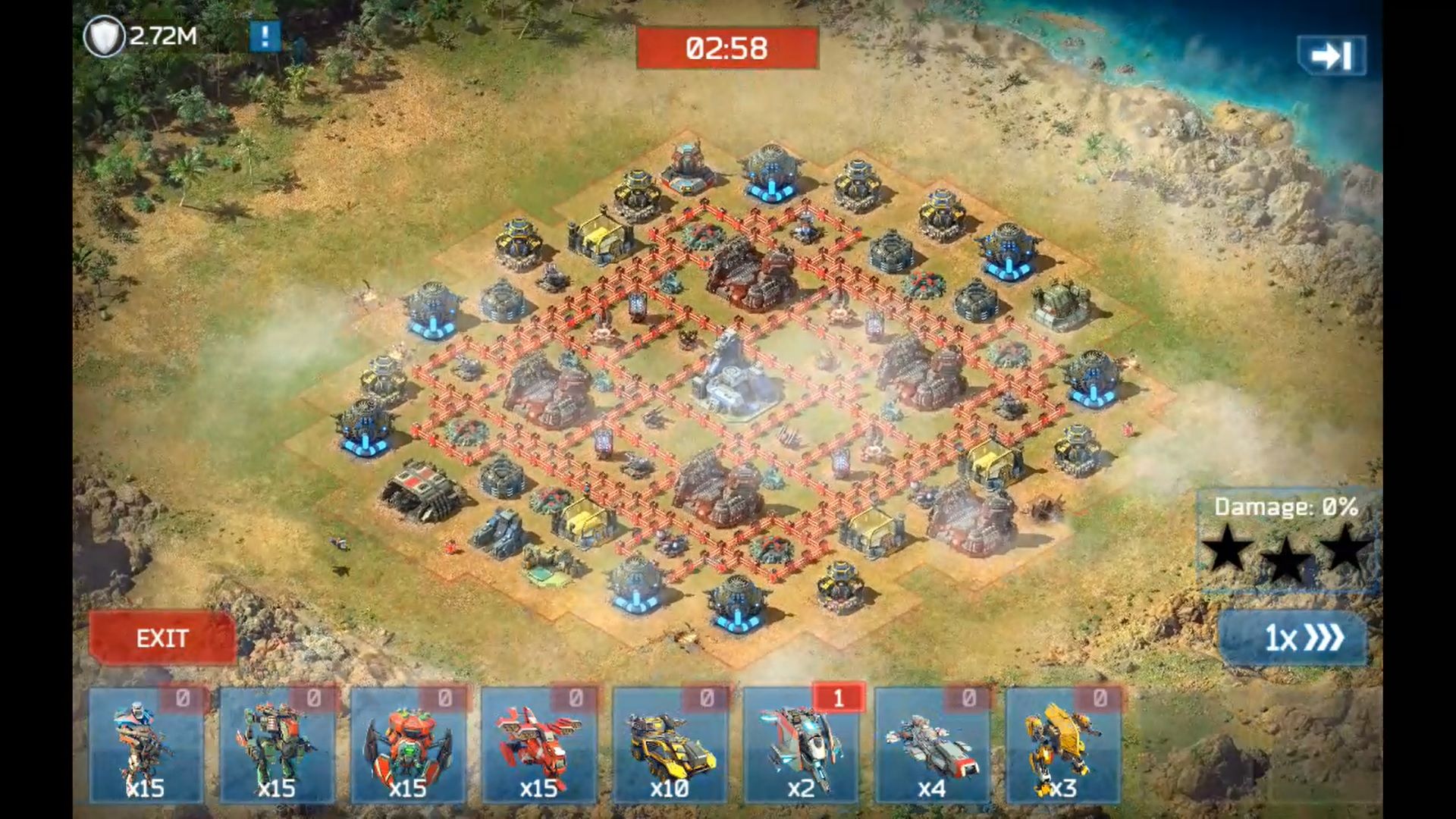1456x819 pixels.
Task: Pick the x3 yellow mech unit card
Action: click(x=1062, y=746)
